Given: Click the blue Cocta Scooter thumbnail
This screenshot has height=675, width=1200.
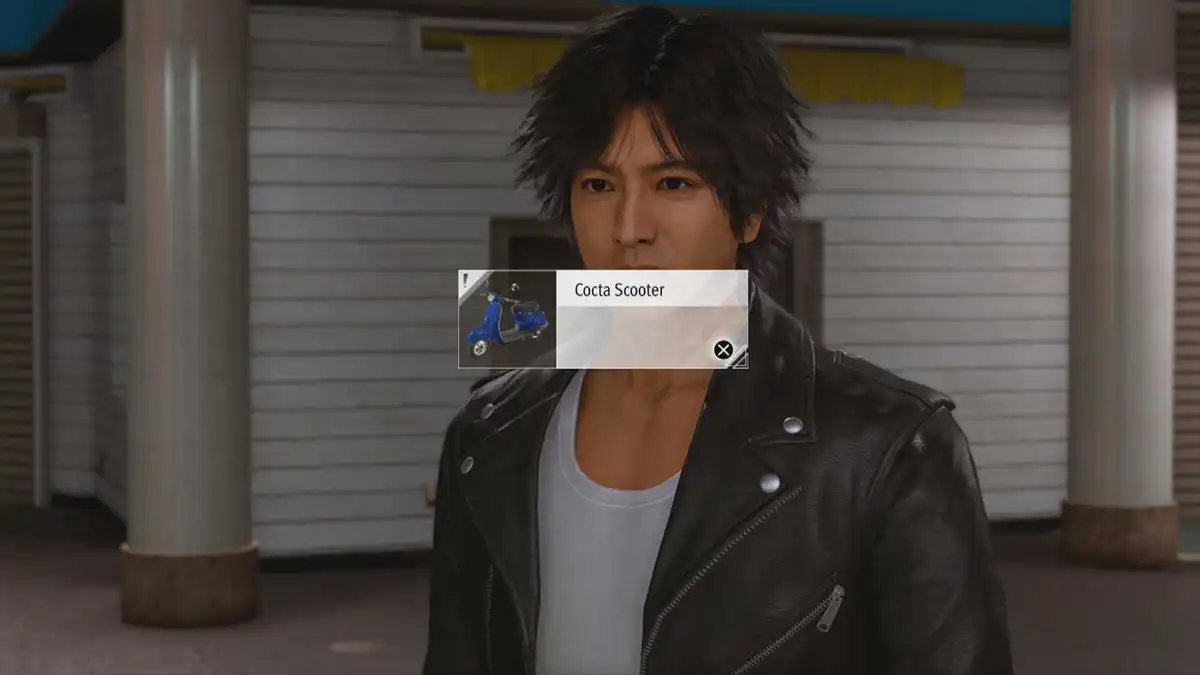Looking at the screenshot, I should tap(507, 319).
